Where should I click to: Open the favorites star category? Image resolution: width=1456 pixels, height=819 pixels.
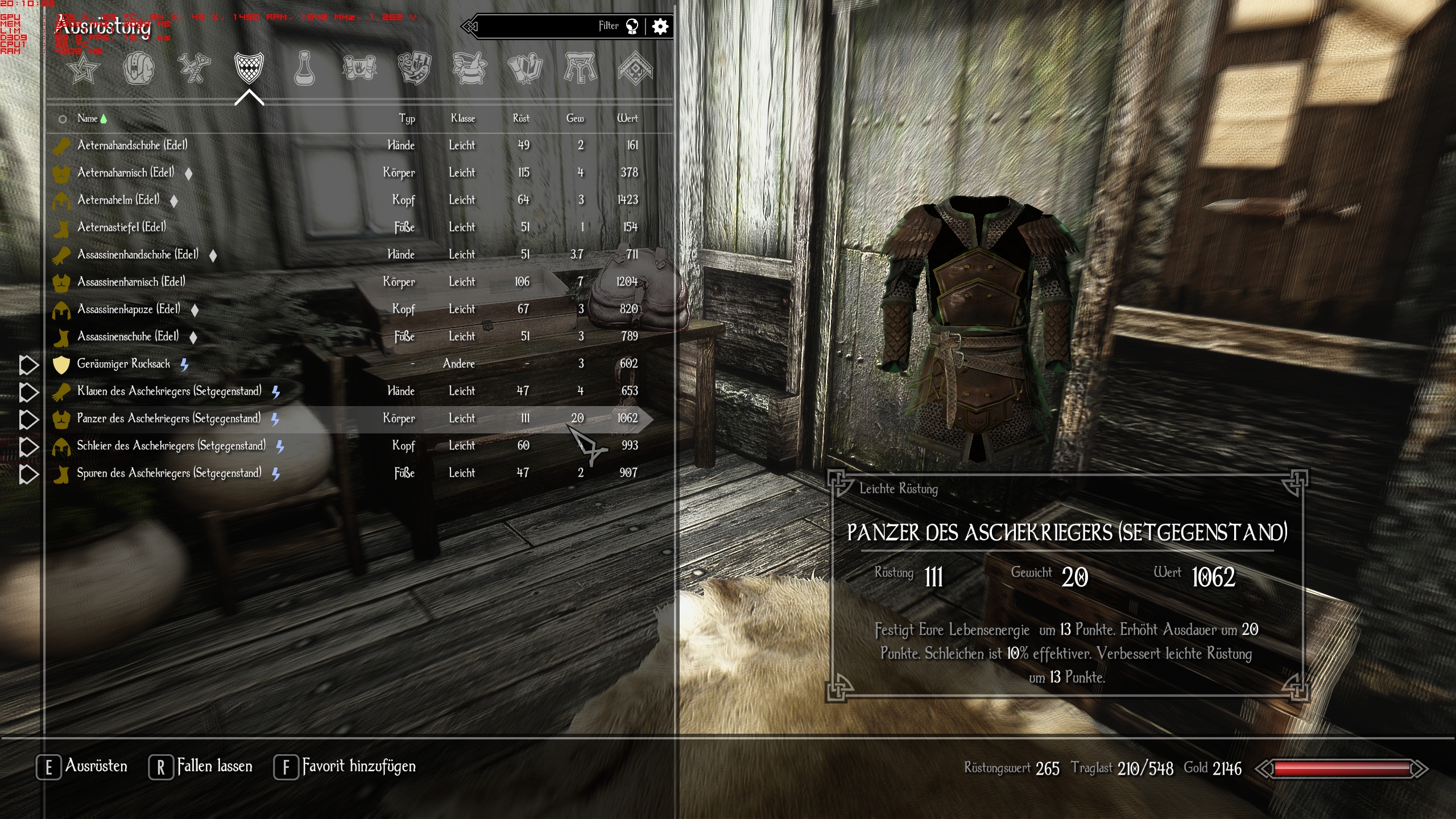click(x=83, y=69)
